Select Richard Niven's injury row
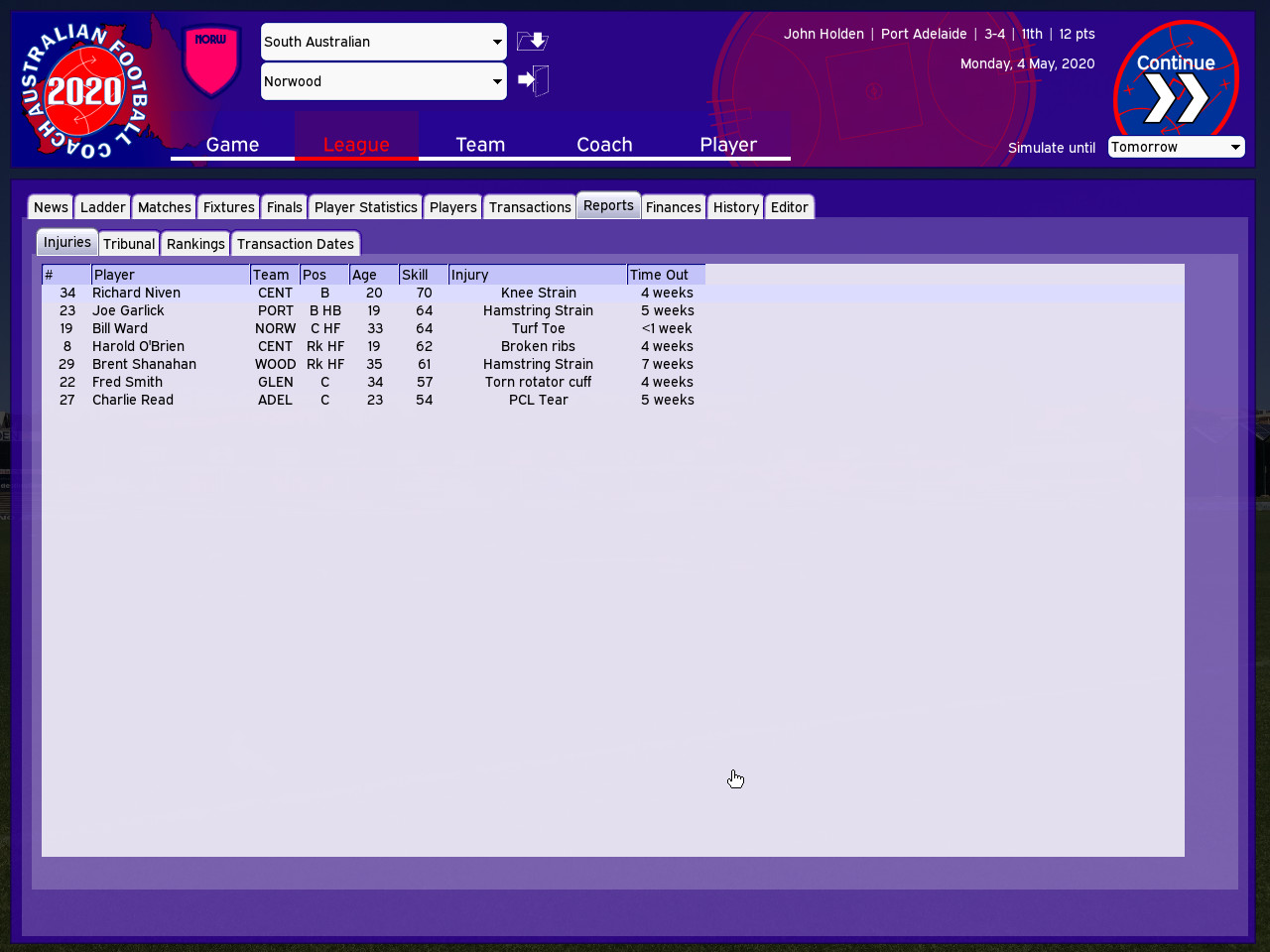This screenshot has width=1270, height=952. (x=298, y=293)
